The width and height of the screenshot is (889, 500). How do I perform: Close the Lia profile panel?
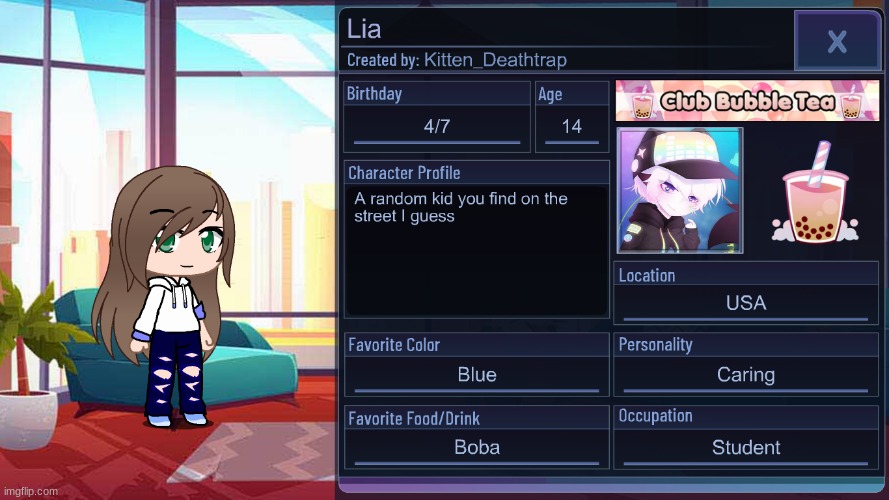(836, 41)
